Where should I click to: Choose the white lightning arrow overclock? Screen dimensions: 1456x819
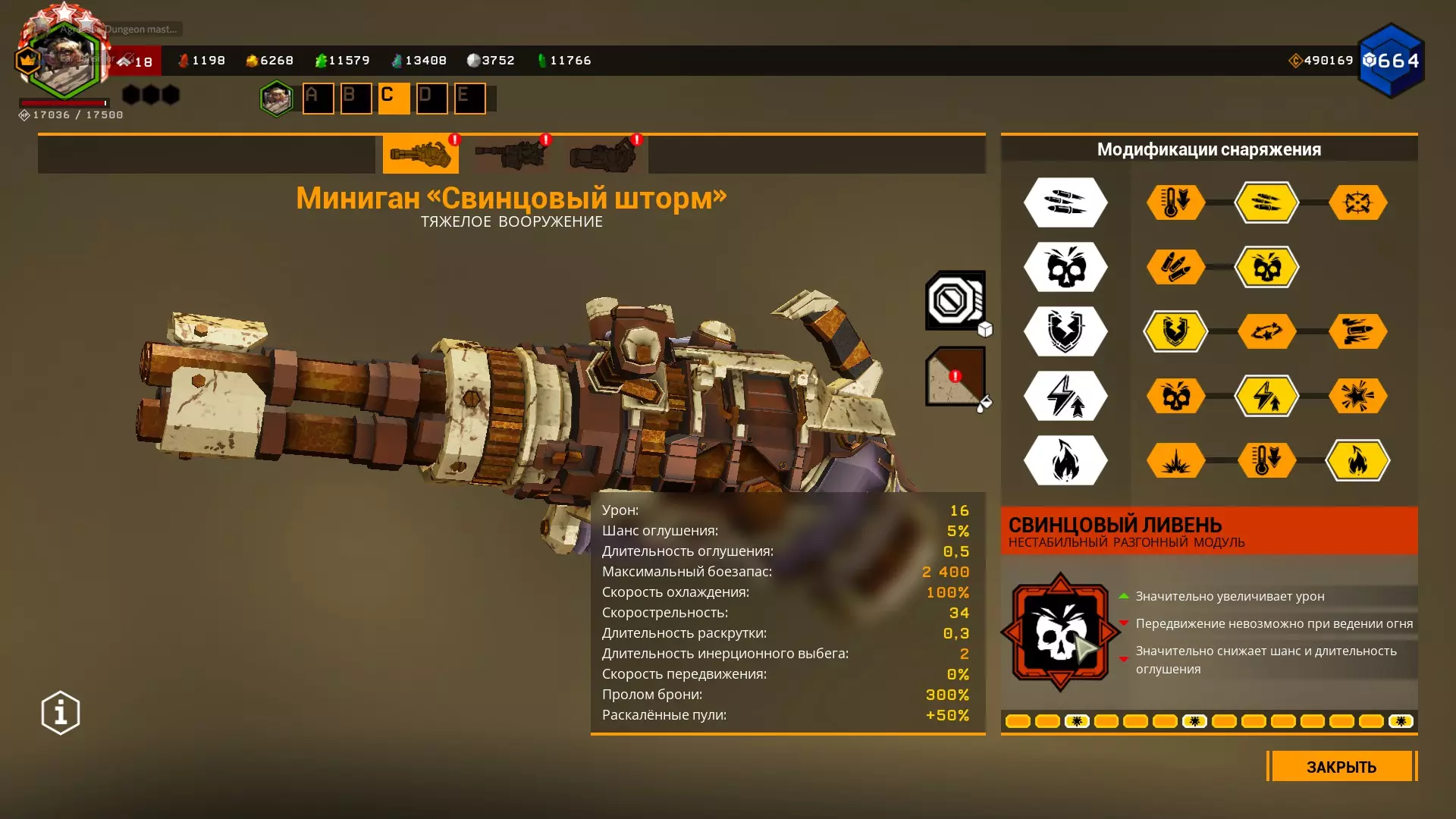pyautogui.click(x=1065, y=396)
